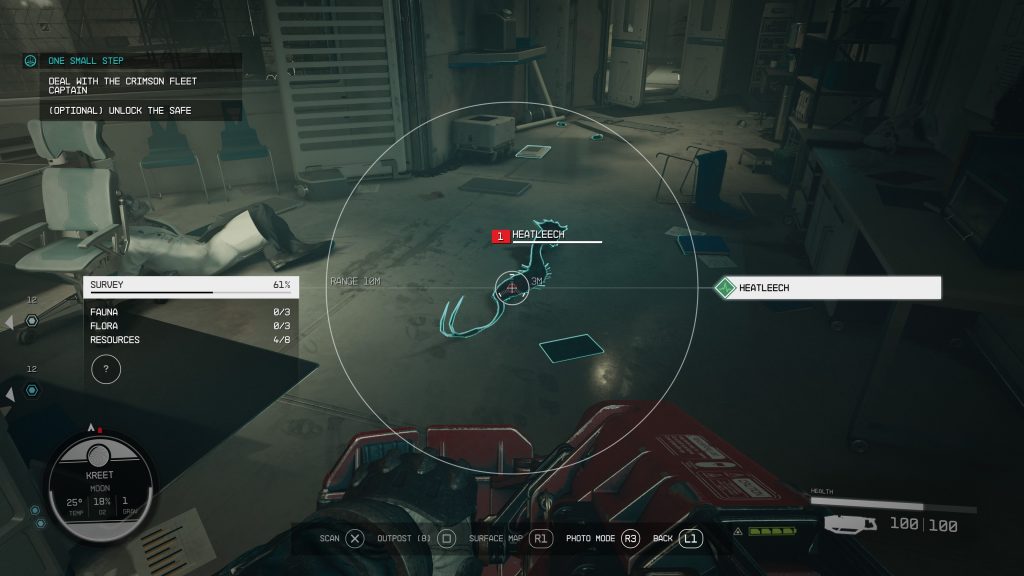Choose the optional Unlock the Safe objective
1024x576 pixels.
[120, 110]
